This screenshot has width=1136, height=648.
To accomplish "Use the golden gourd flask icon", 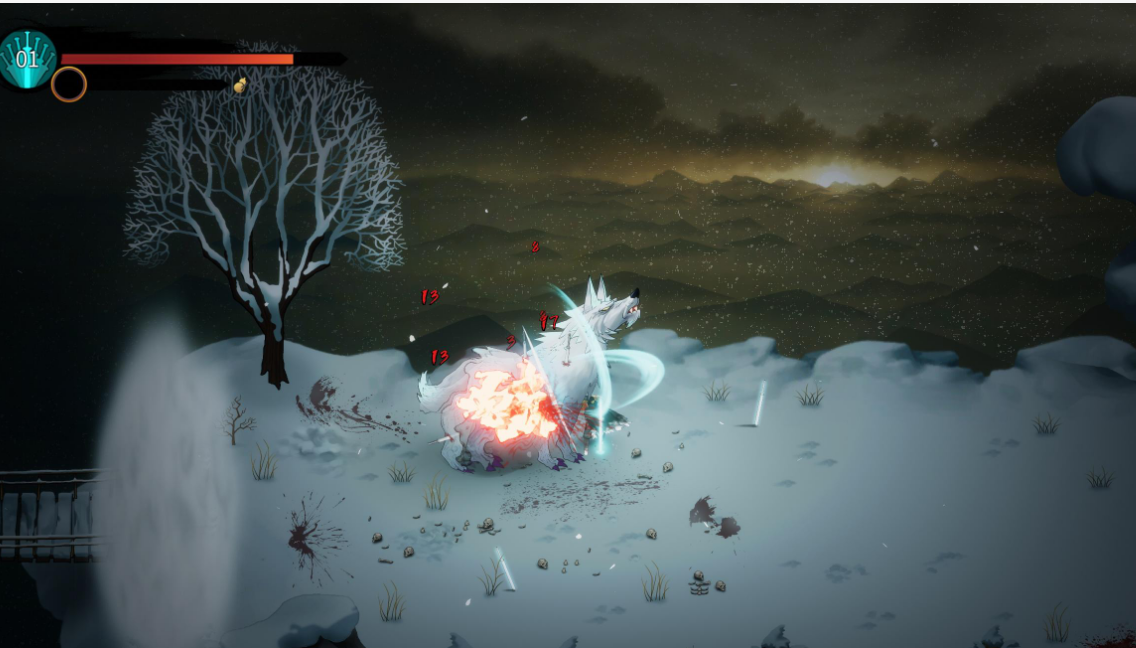I will (x=240, y=86).
